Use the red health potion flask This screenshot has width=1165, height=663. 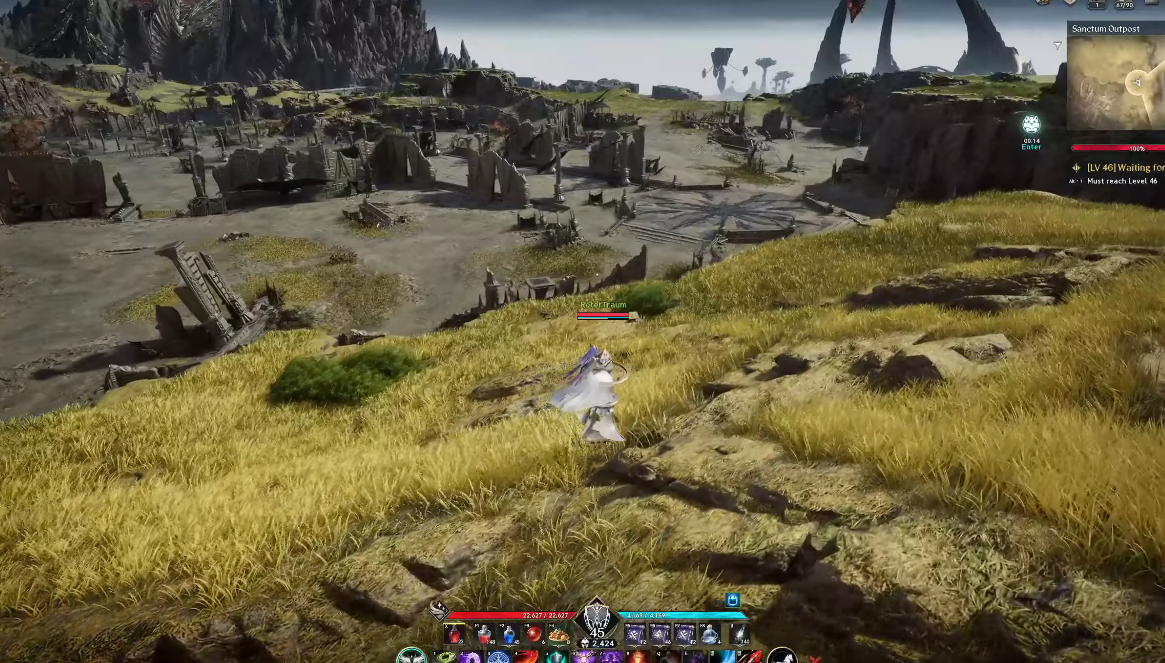pos(455,634)
